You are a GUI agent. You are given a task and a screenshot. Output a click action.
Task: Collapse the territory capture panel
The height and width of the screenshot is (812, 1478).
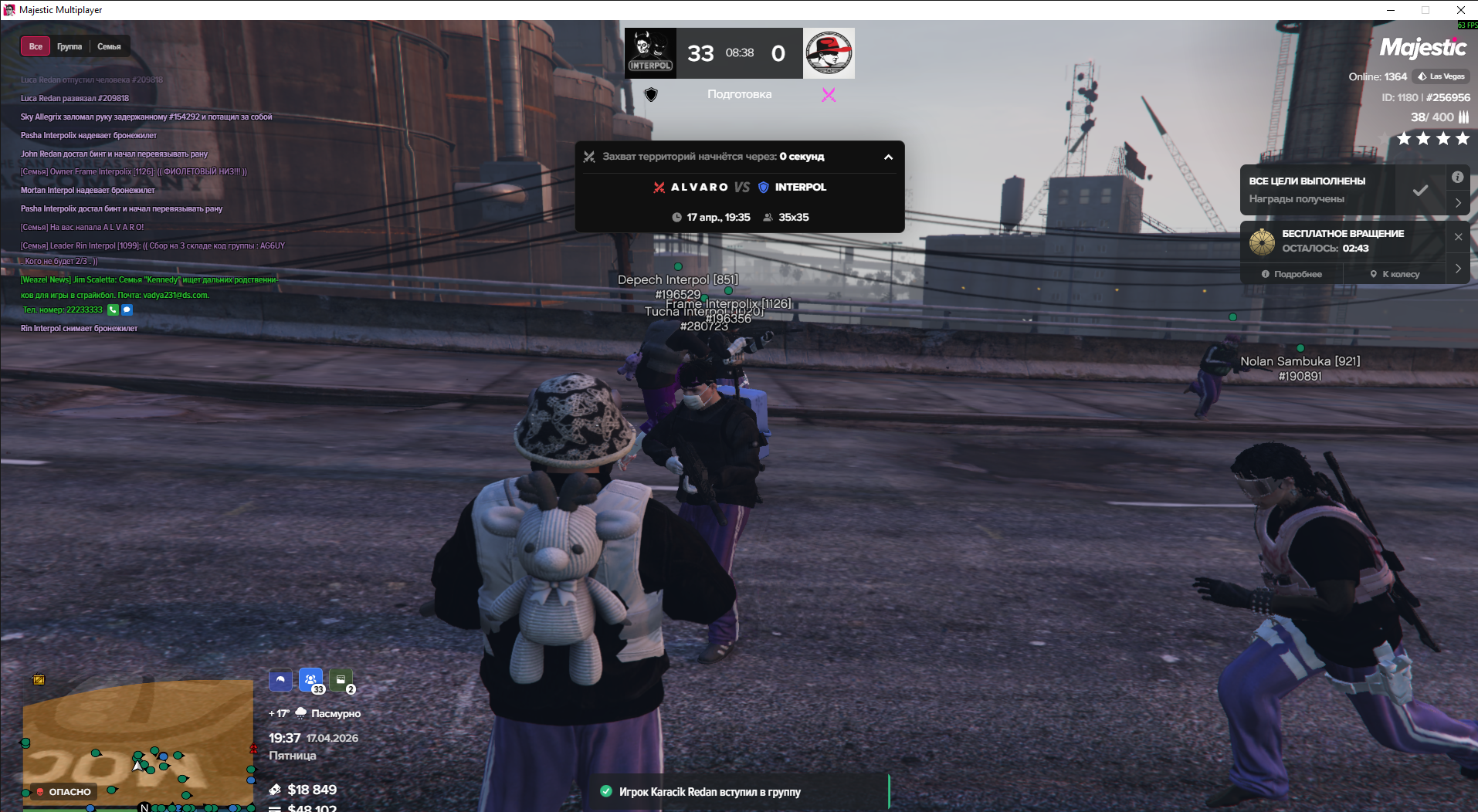[x=888, y=157]
